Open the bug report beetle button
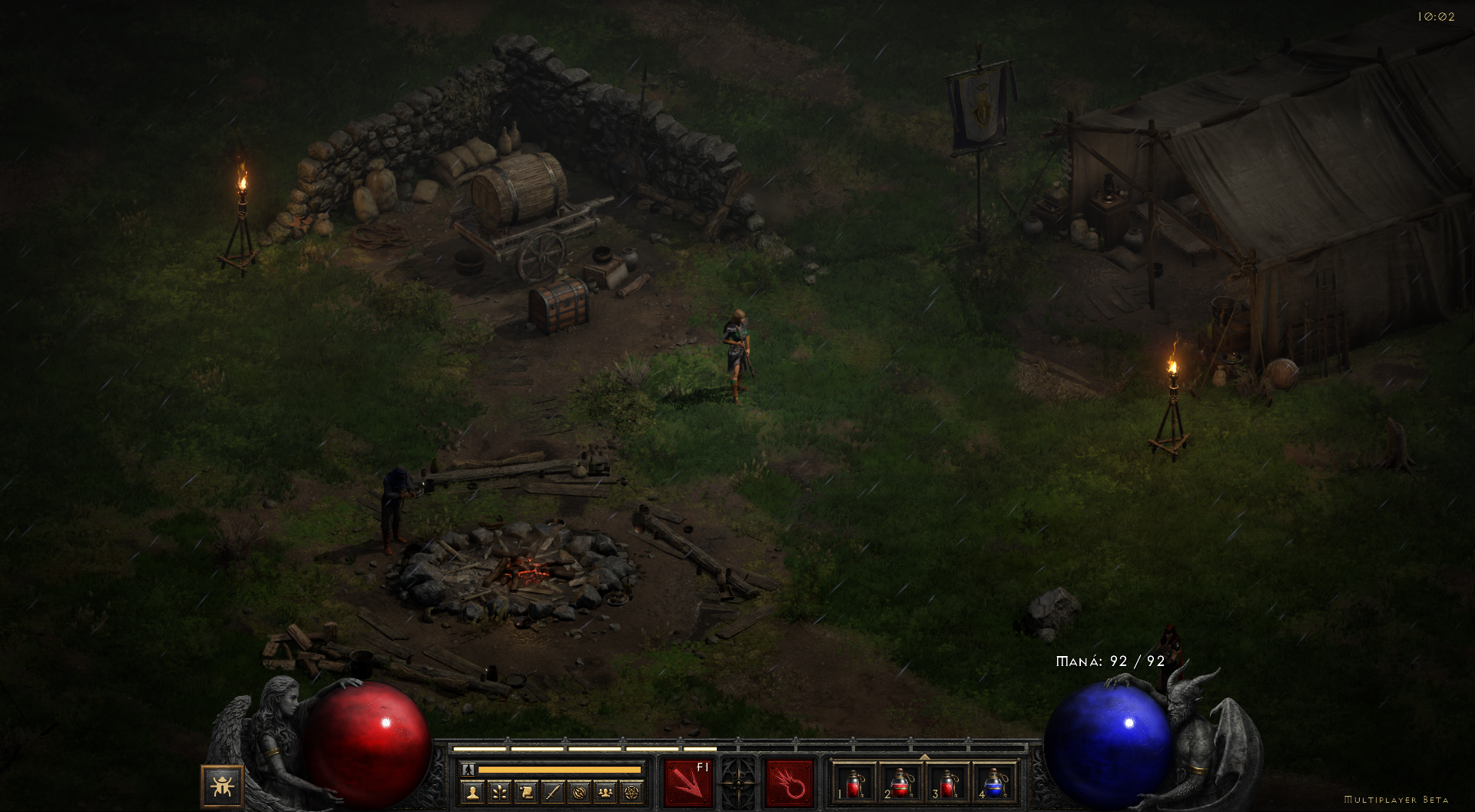Image resolution: width=1475 pixels, height=812 pixels. pyautogui.click(x=222, y=786)
